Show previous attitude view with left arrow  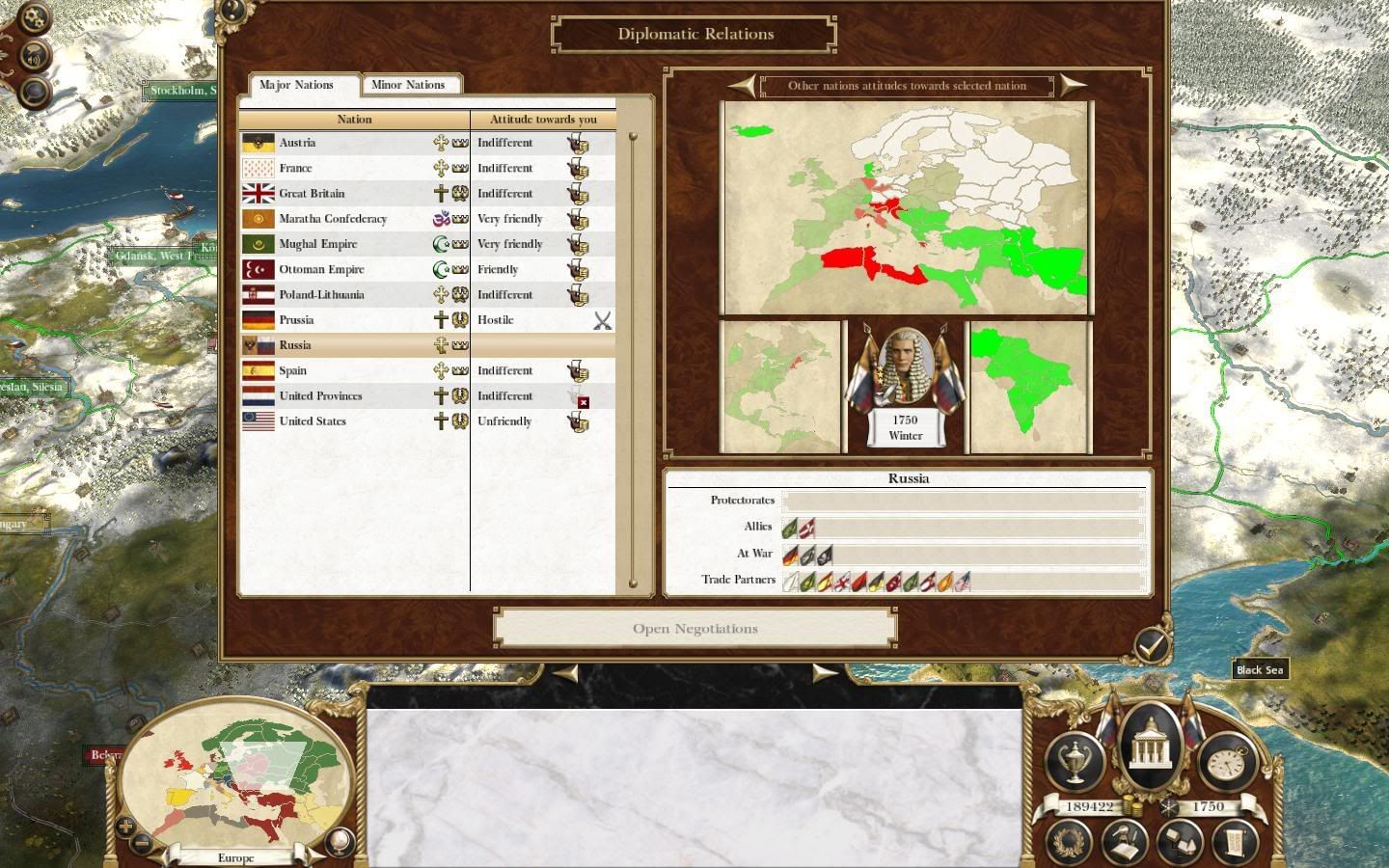(742, 85)
